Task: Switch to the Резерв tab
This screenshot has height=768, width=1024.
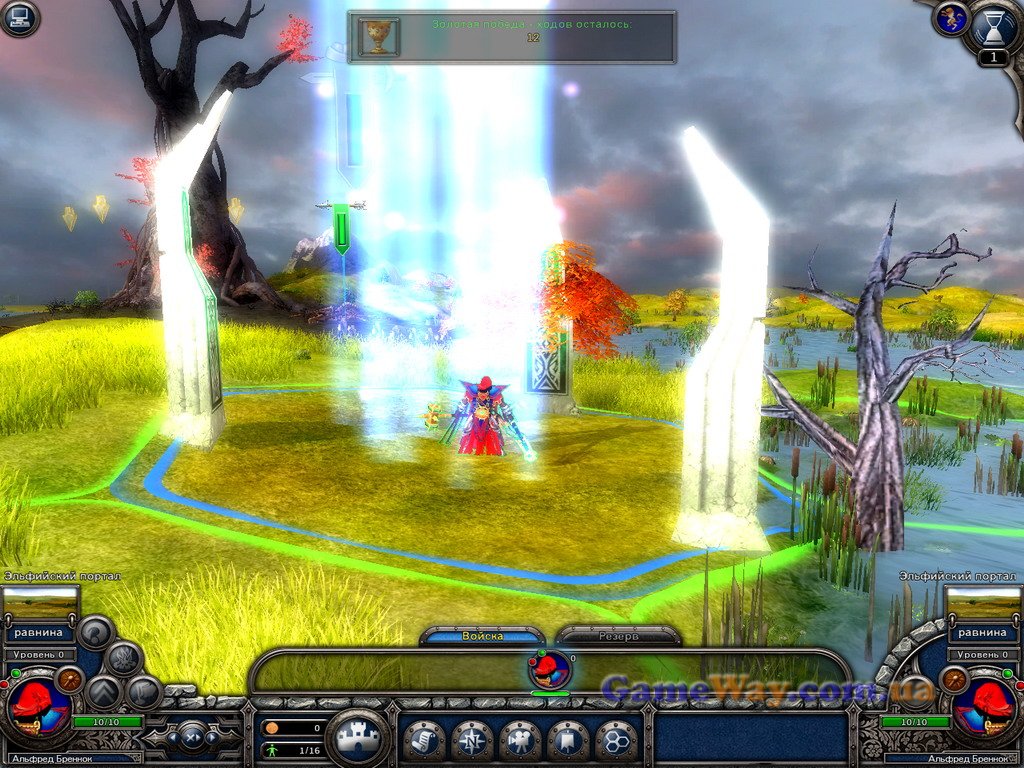Action: tap(617, 636)
